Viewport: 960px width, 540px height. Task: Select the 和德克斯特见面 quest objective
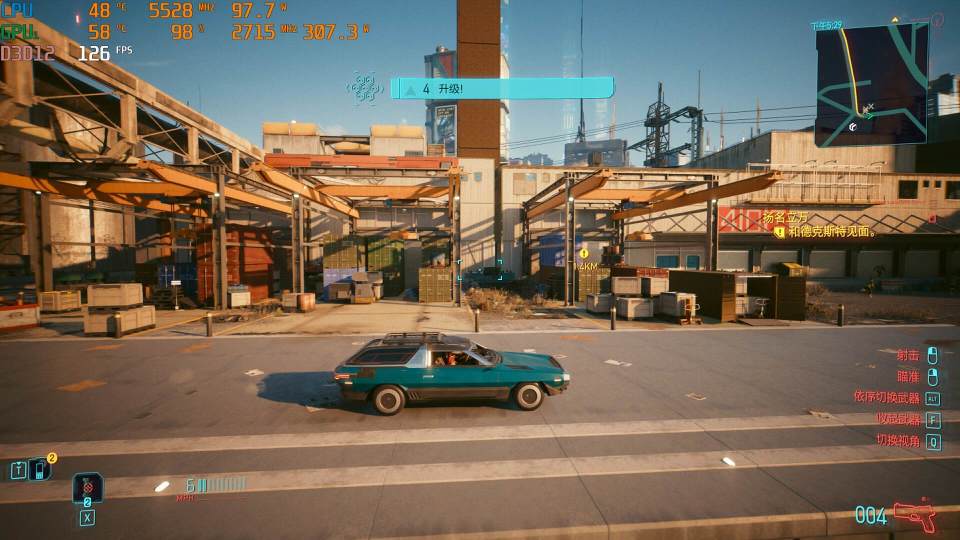831,232
